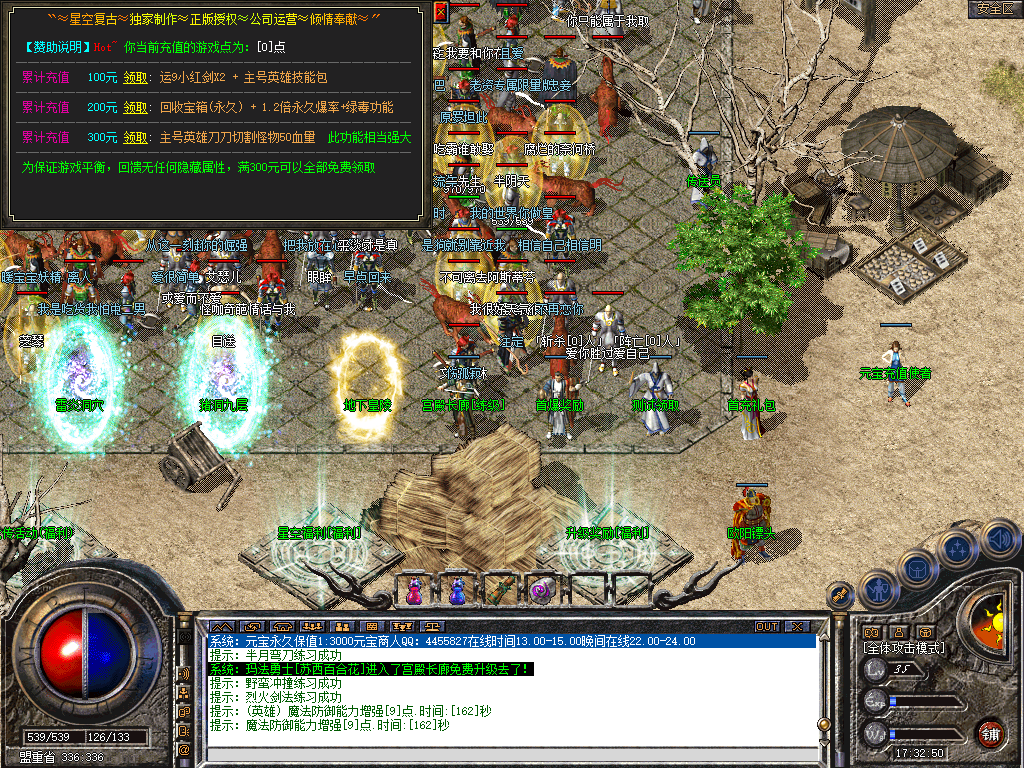Use the blue potion in the hotbar
The width and height of the screenshot is (1024, 768).
[456, 590]
